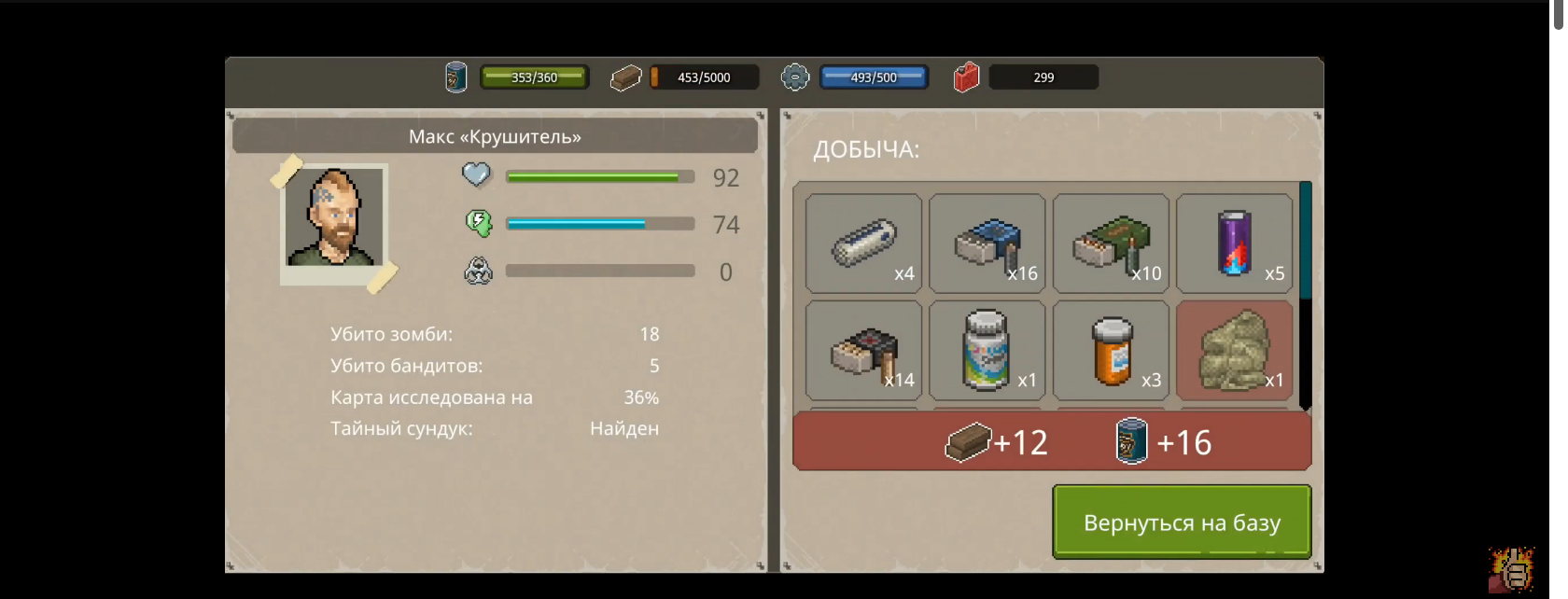This screenshot has width=1568, height=599.
Task: Choose the white vitamin jar slot
Action: point(987,351)
